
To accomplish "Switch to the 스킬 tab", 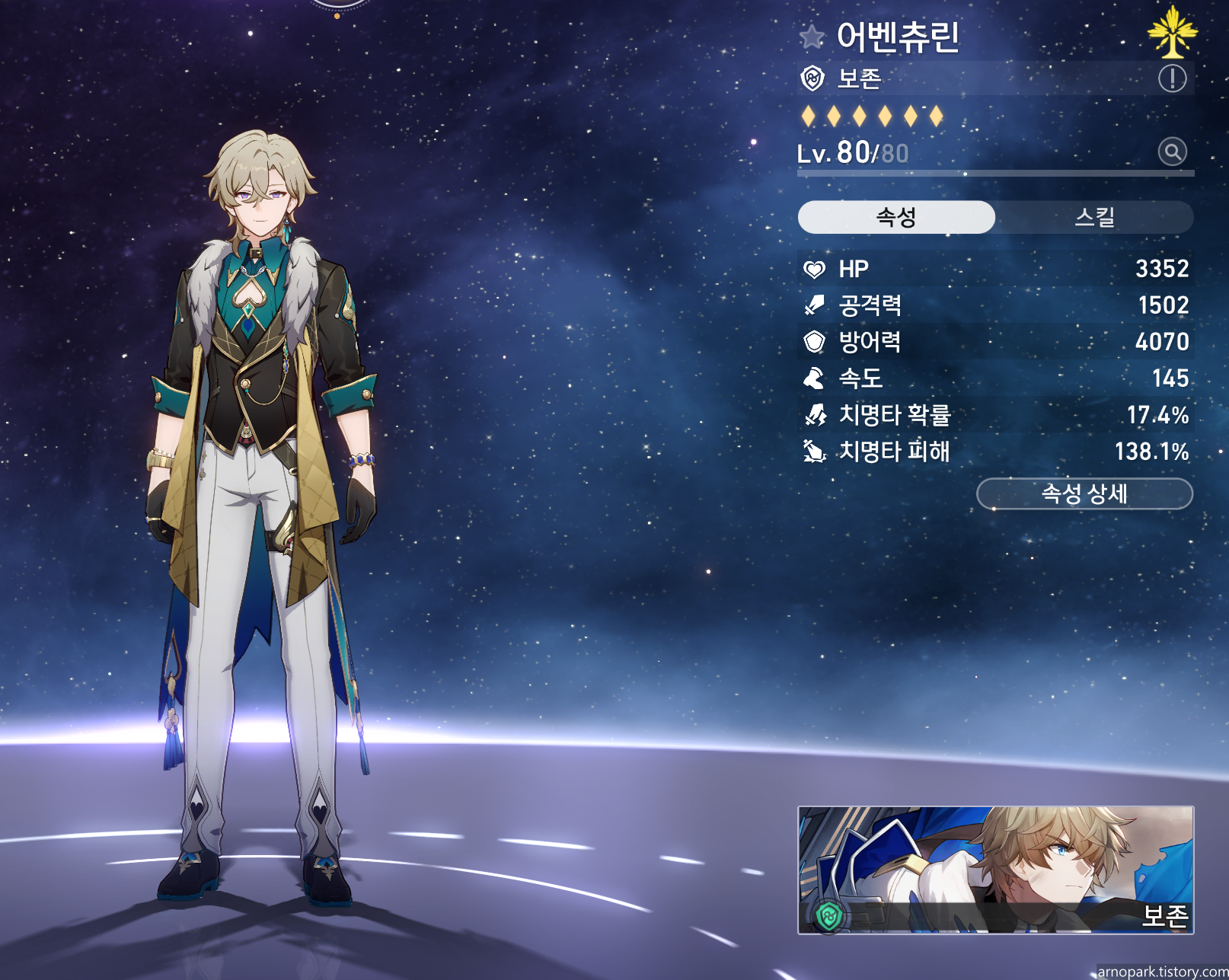I will click(x=1094, y=218).
